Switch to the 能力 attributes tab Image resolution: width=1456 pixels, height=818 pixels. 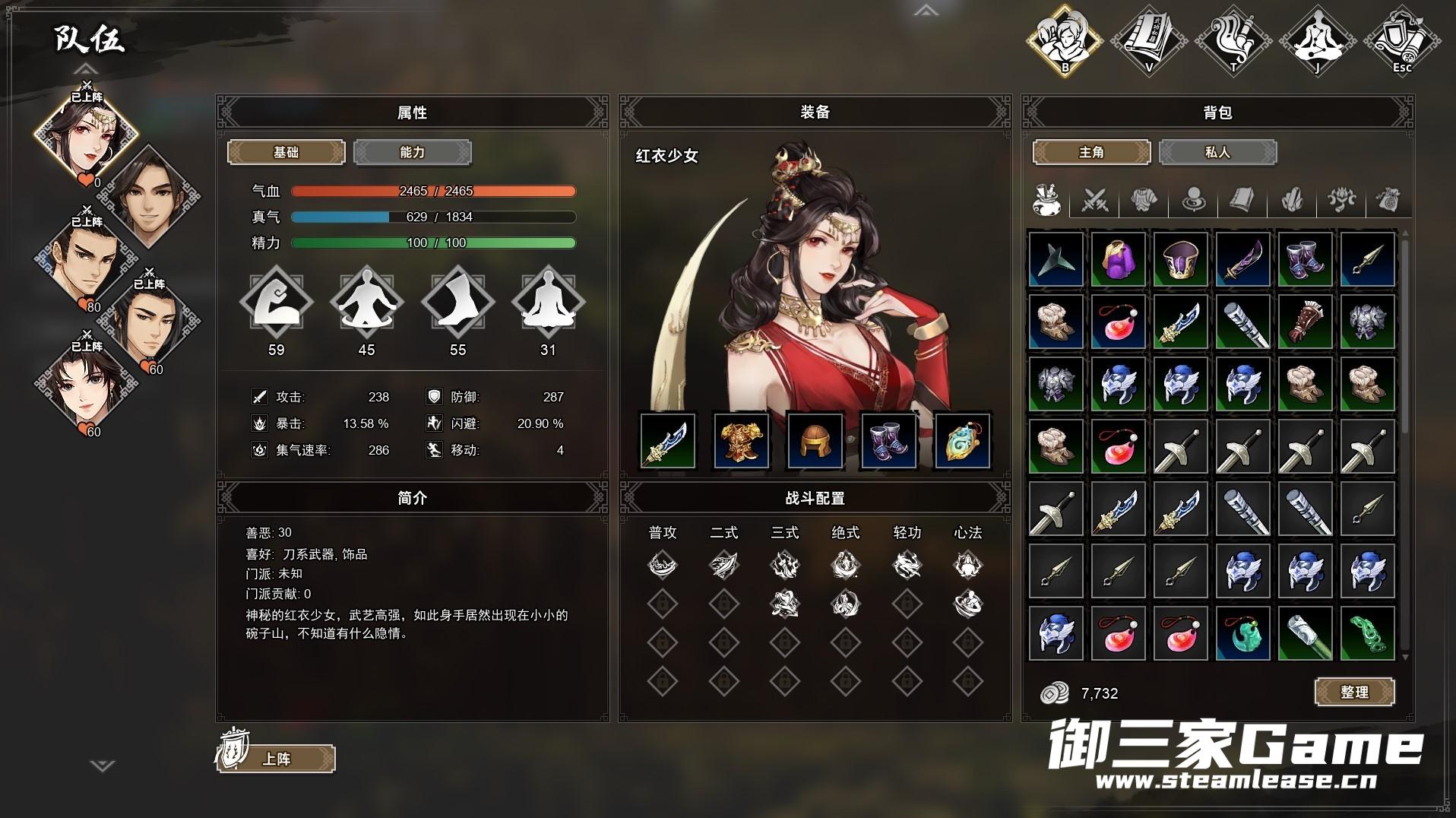(x=412, y=153)
